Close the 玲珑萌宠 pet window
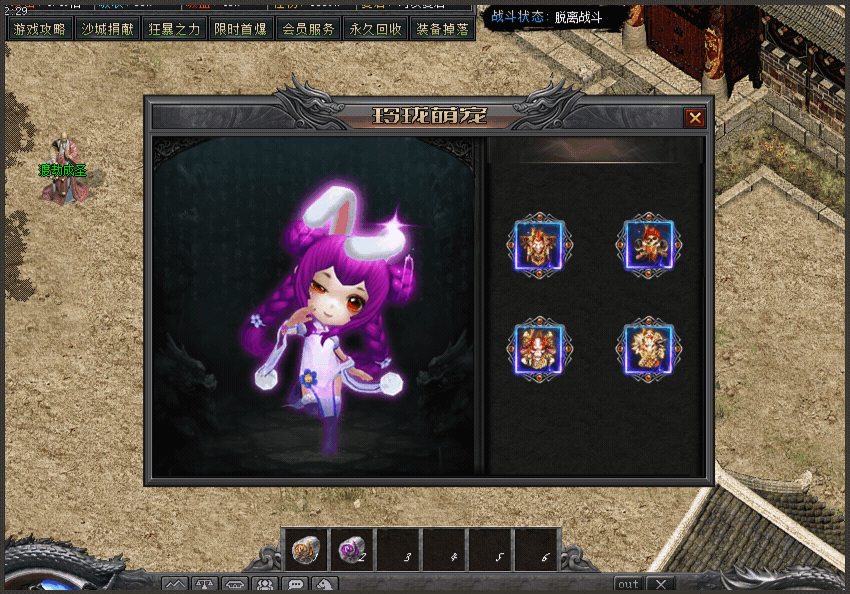 (694, 118)
